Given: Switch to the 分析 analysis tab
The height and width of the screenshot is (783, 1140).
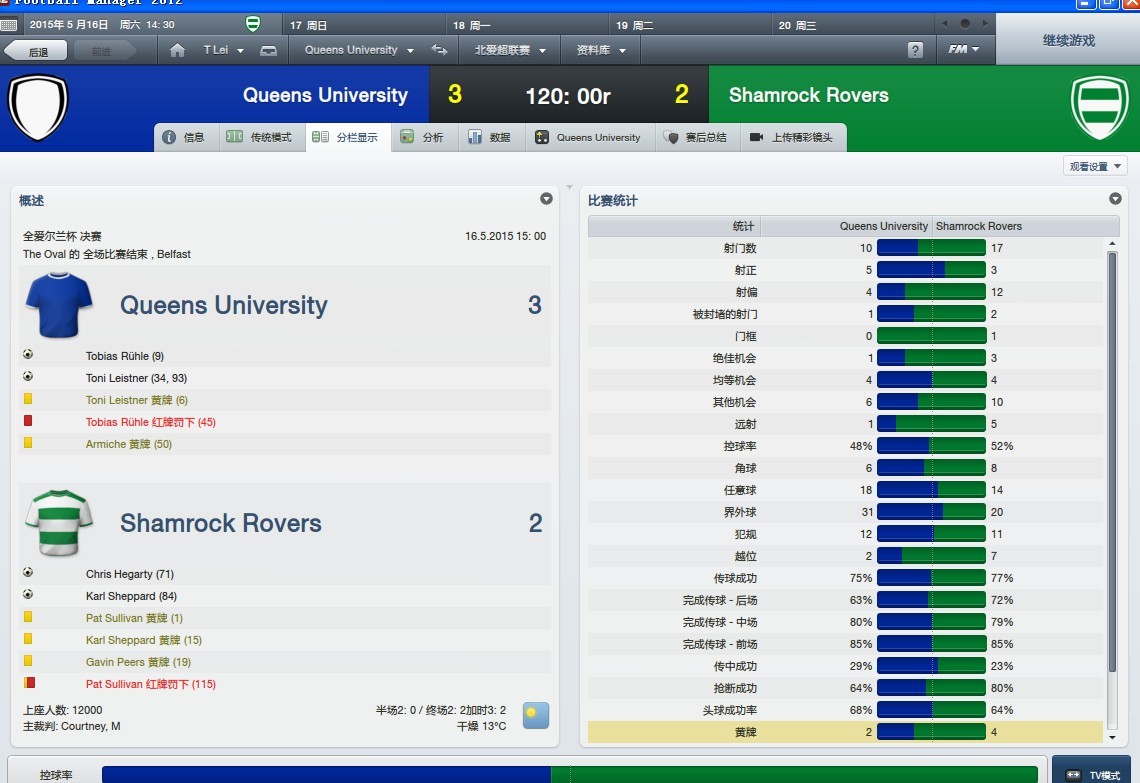Looking at the screenshot, I should tap(423, 138).
